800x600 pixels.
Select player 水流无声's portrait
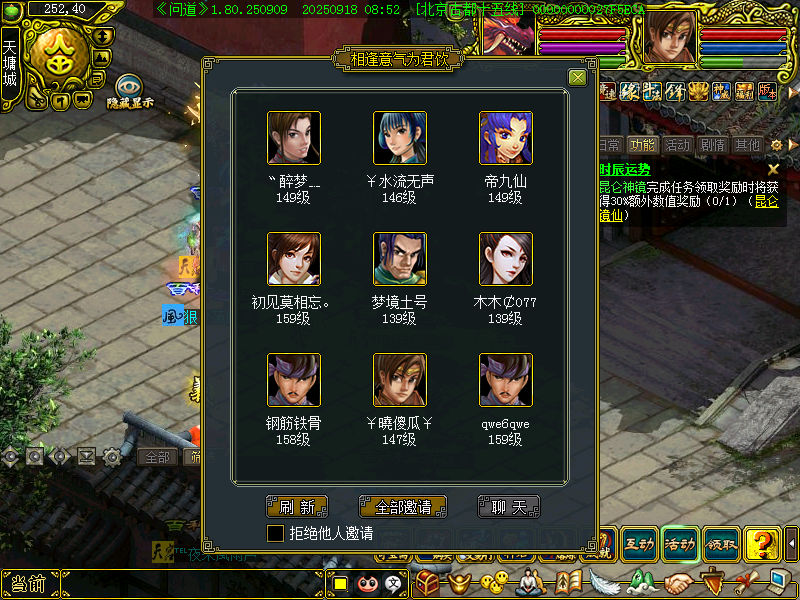point(400,138)
